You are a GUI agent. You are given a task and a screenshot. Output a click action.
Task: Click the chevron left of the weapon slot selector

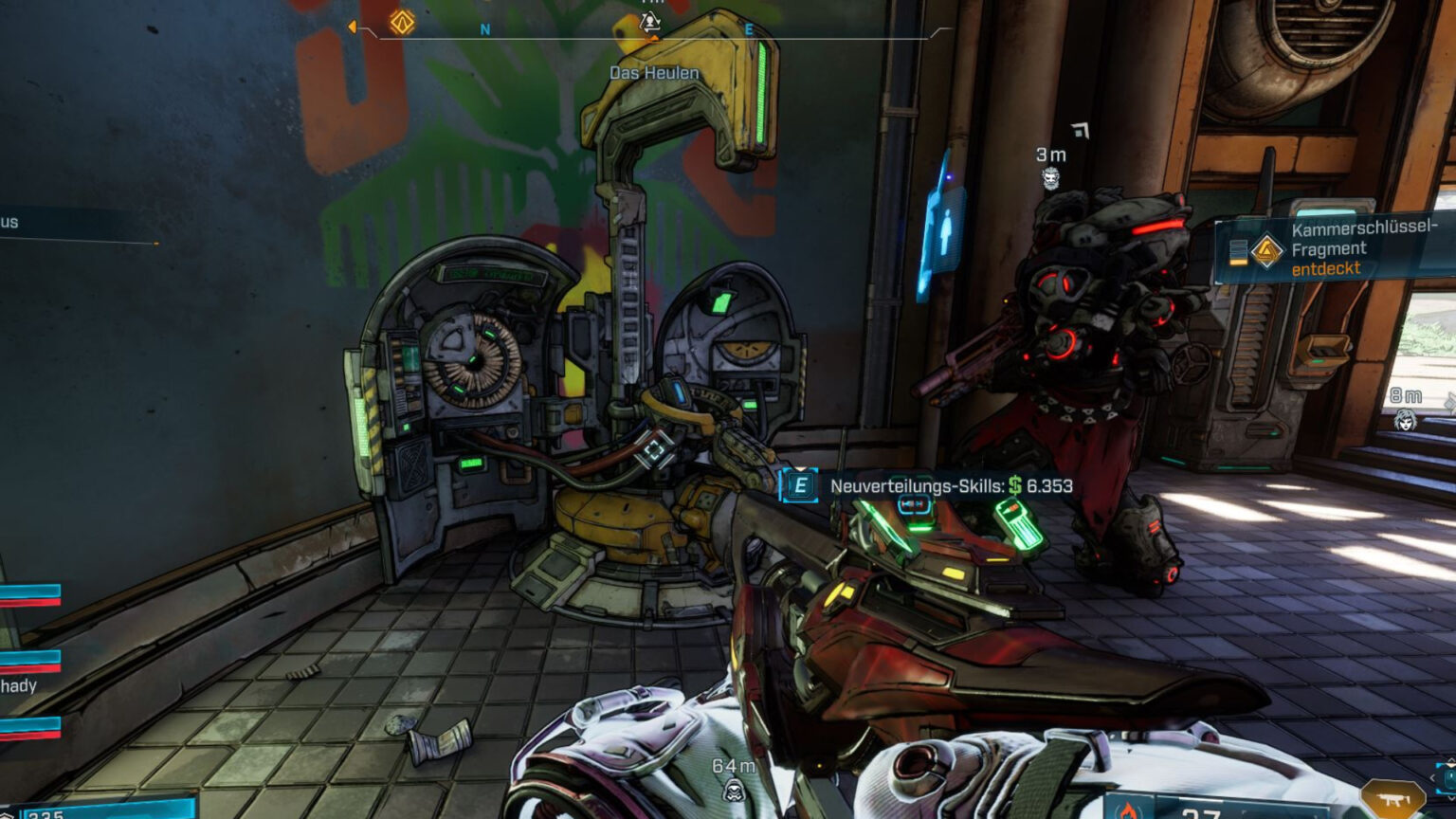pos(1433,776)
